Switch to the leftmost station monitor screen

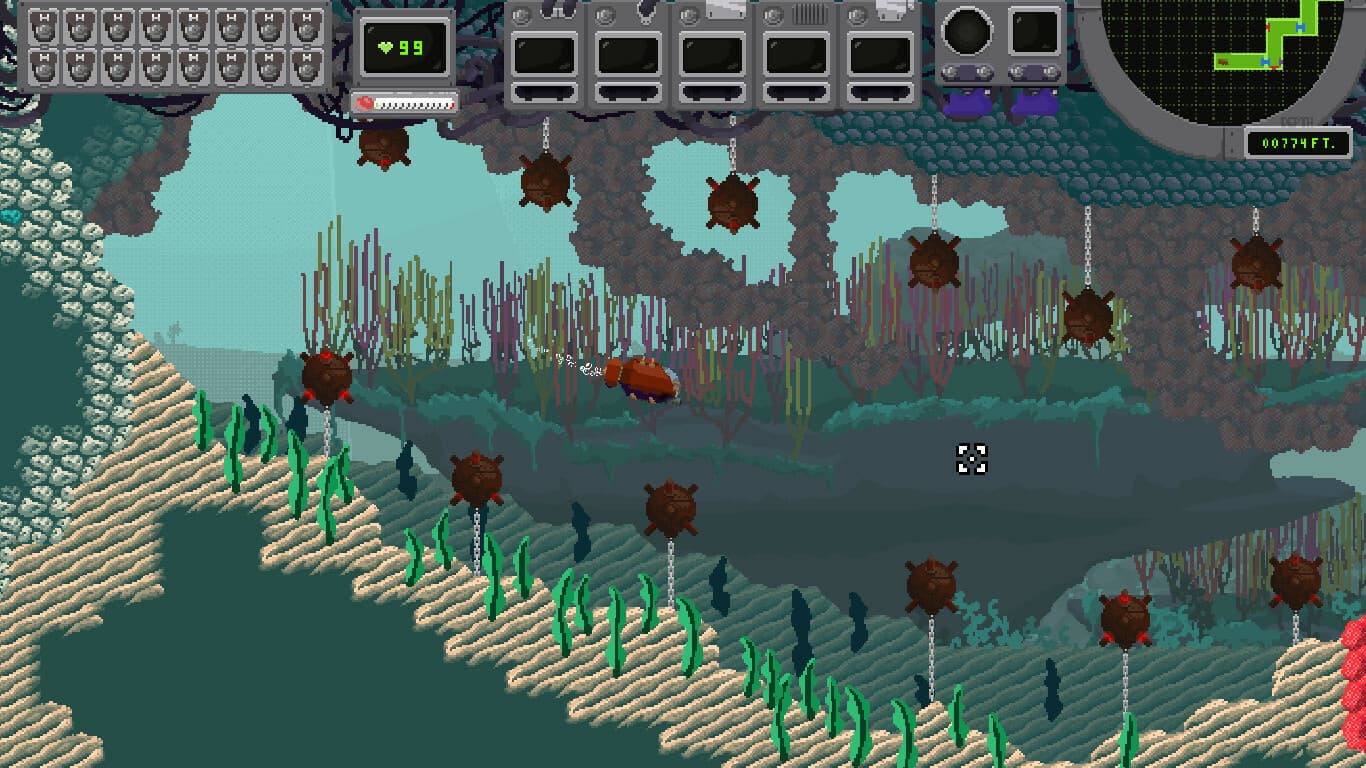(x=544, y=52)
